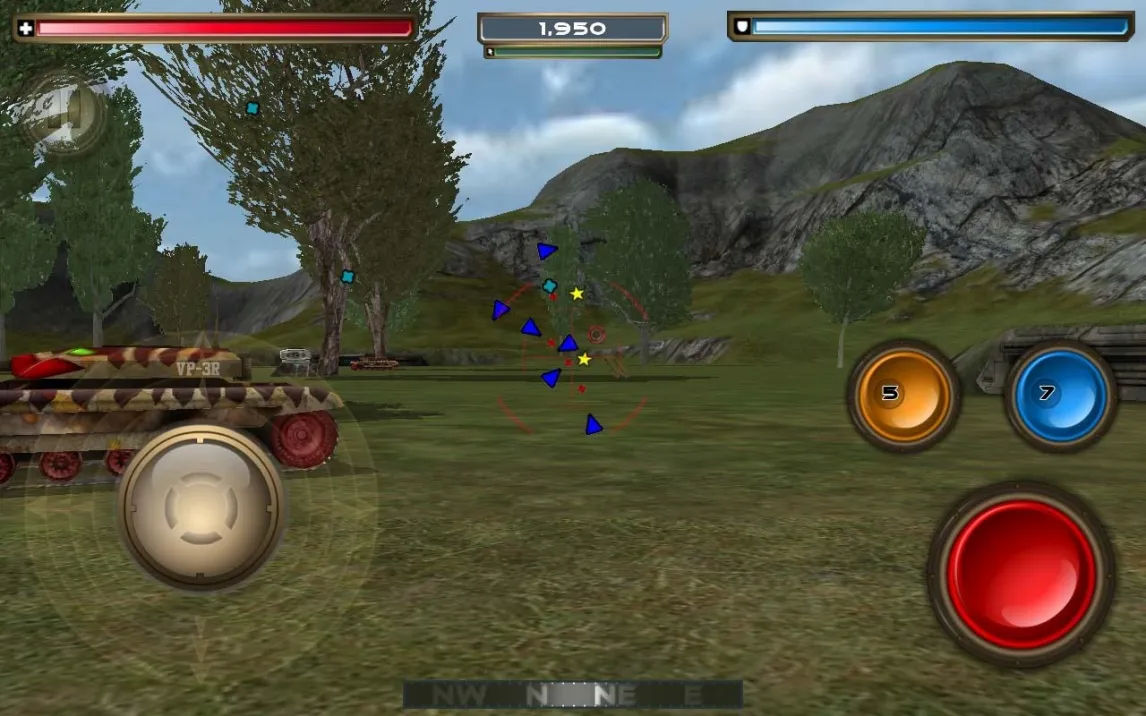The width and height of the screenshot is (1146, 716).
Task: Tap the beige movement joystick knob
Action: (x=202, y=508)
